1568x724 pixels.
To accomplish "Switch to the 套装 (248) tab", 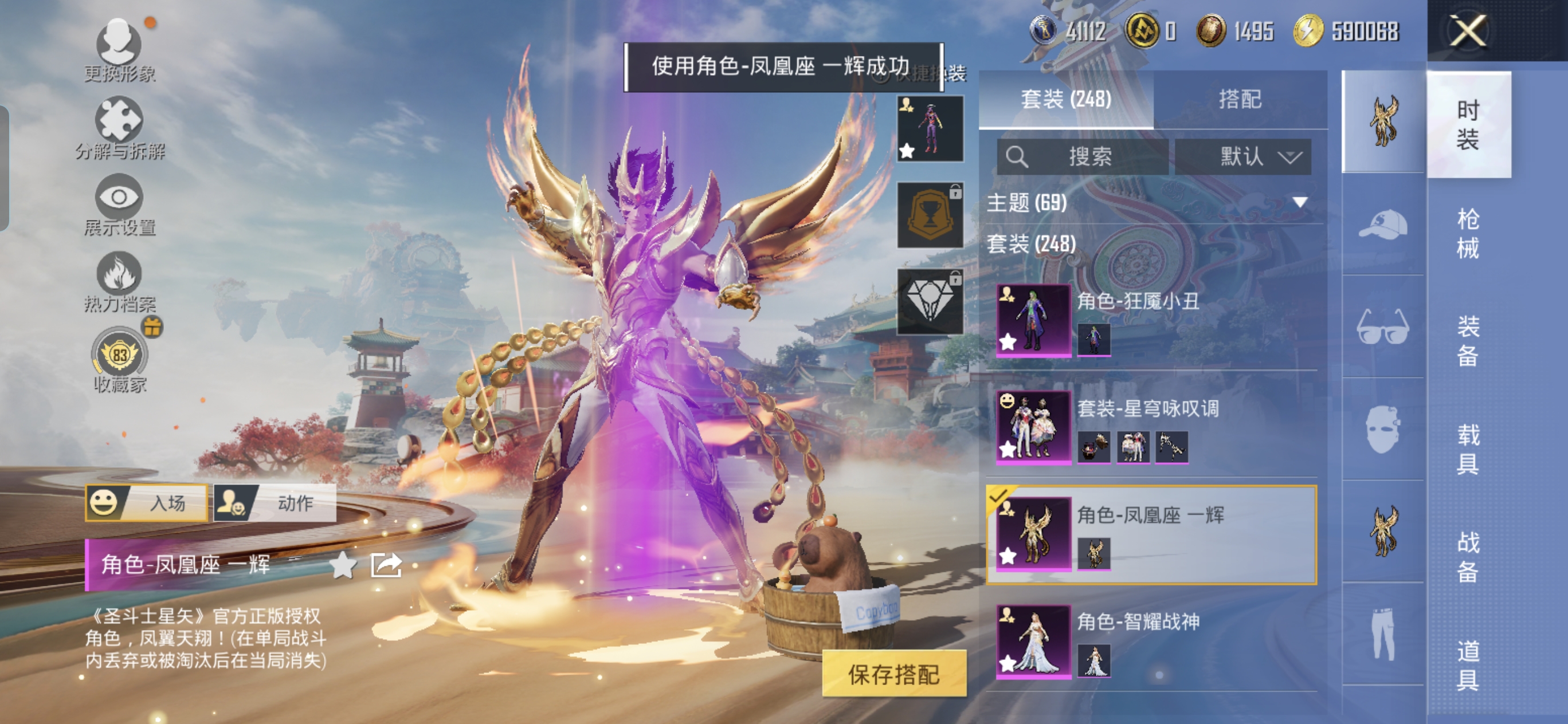I will point(1066,99).
